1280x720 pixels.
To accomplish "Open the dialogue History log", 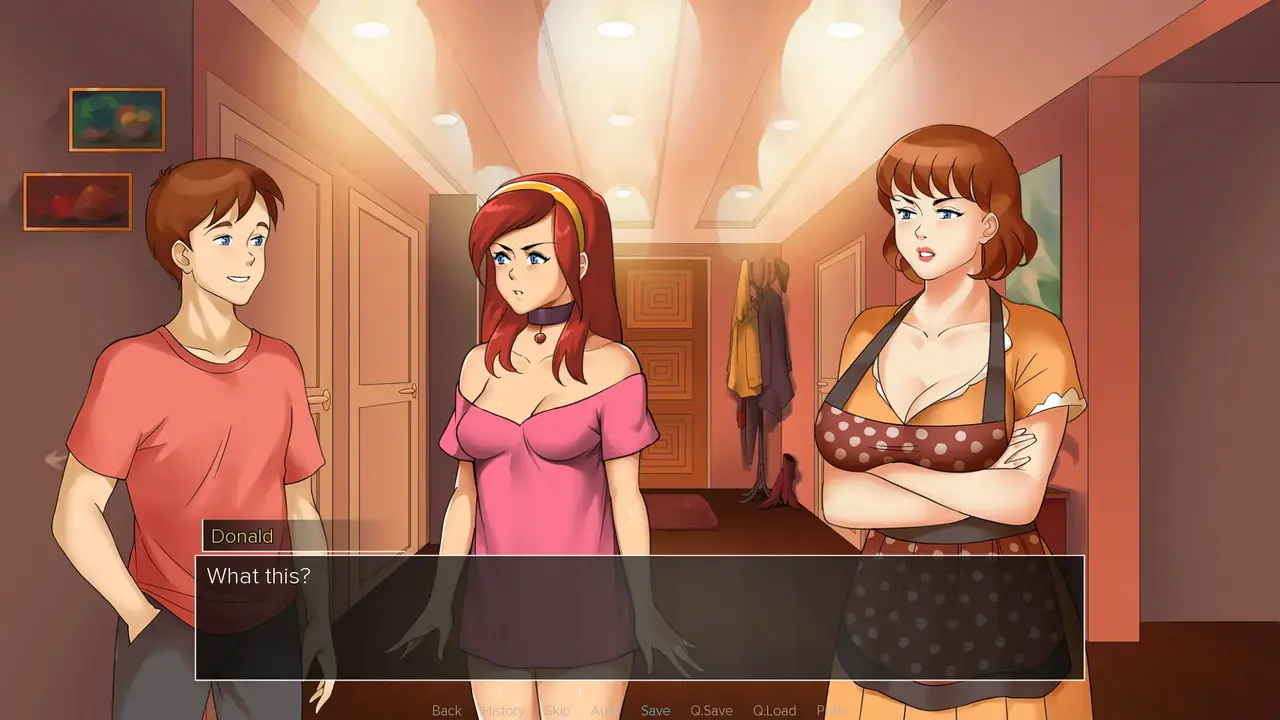I will [x=503, y=710].
